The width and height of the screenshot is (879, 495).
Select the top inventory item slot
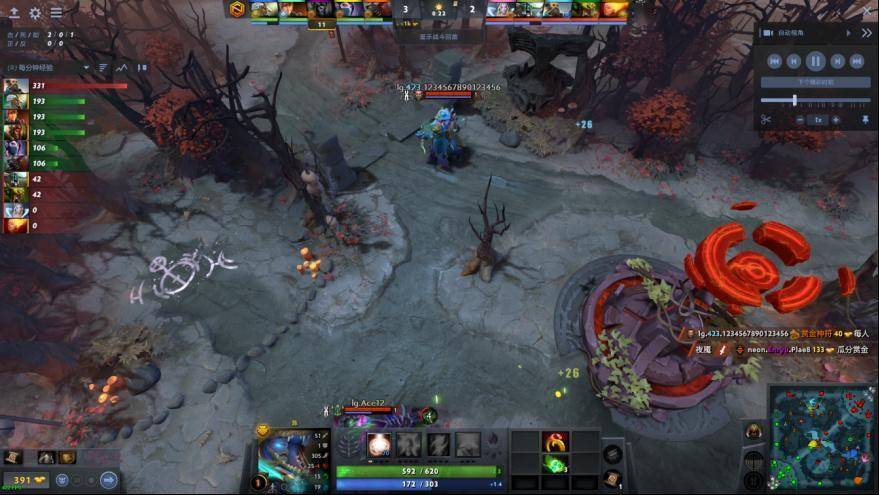(x=554, y=441)
